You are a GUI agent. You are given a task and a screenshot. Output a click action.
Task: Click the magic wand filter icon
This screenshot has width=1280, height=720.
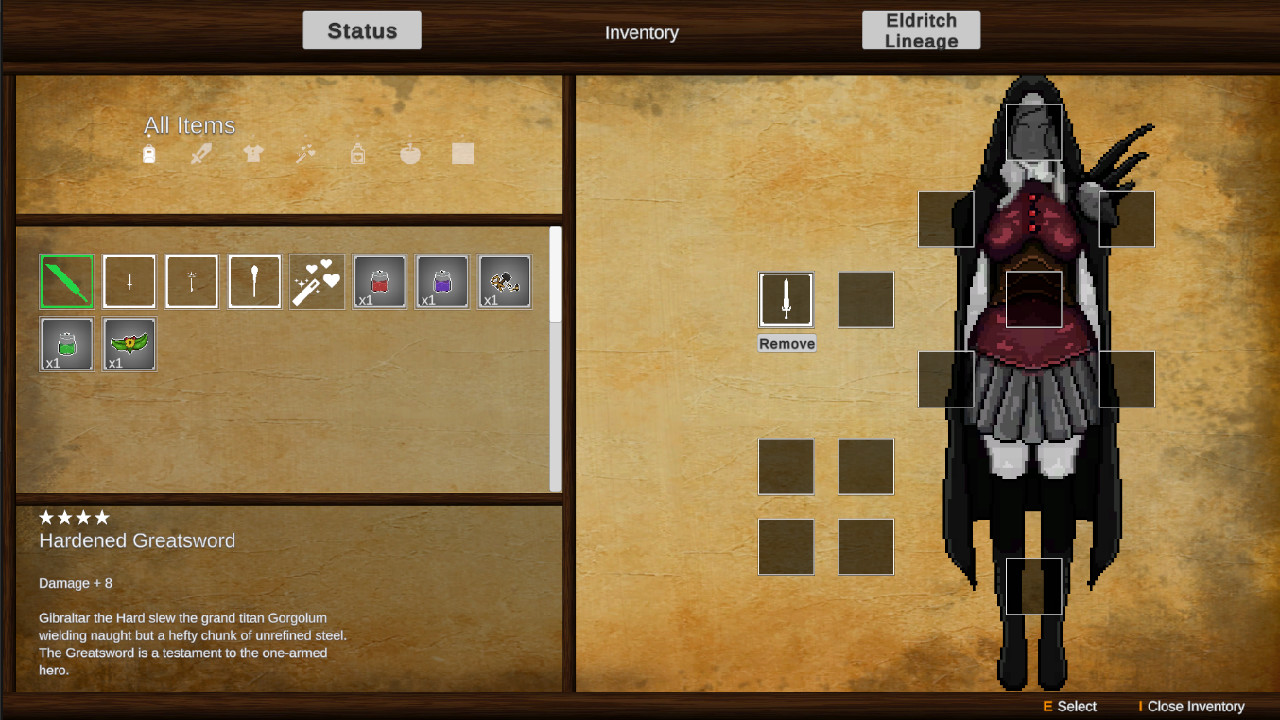305,153
